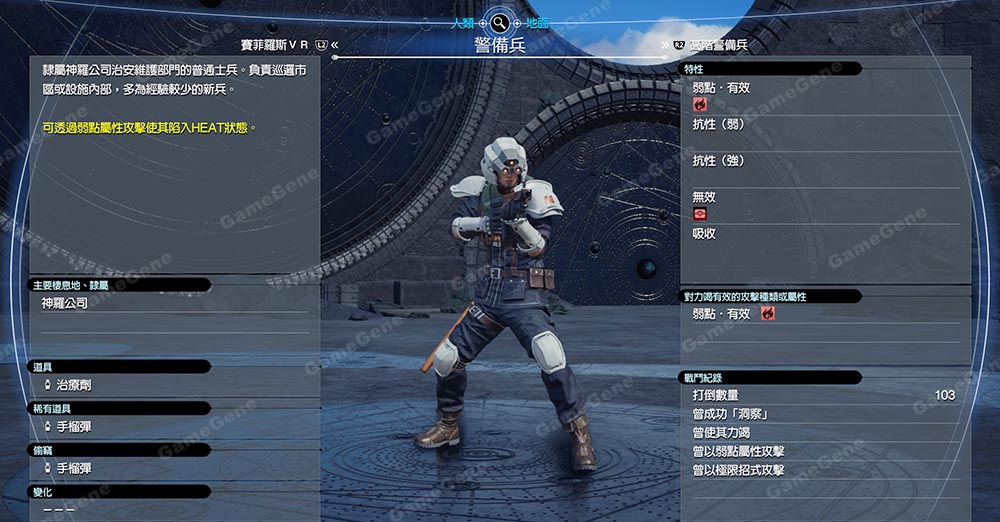
Task: Select the 人類 category label
Action: [x=462, y=23]
